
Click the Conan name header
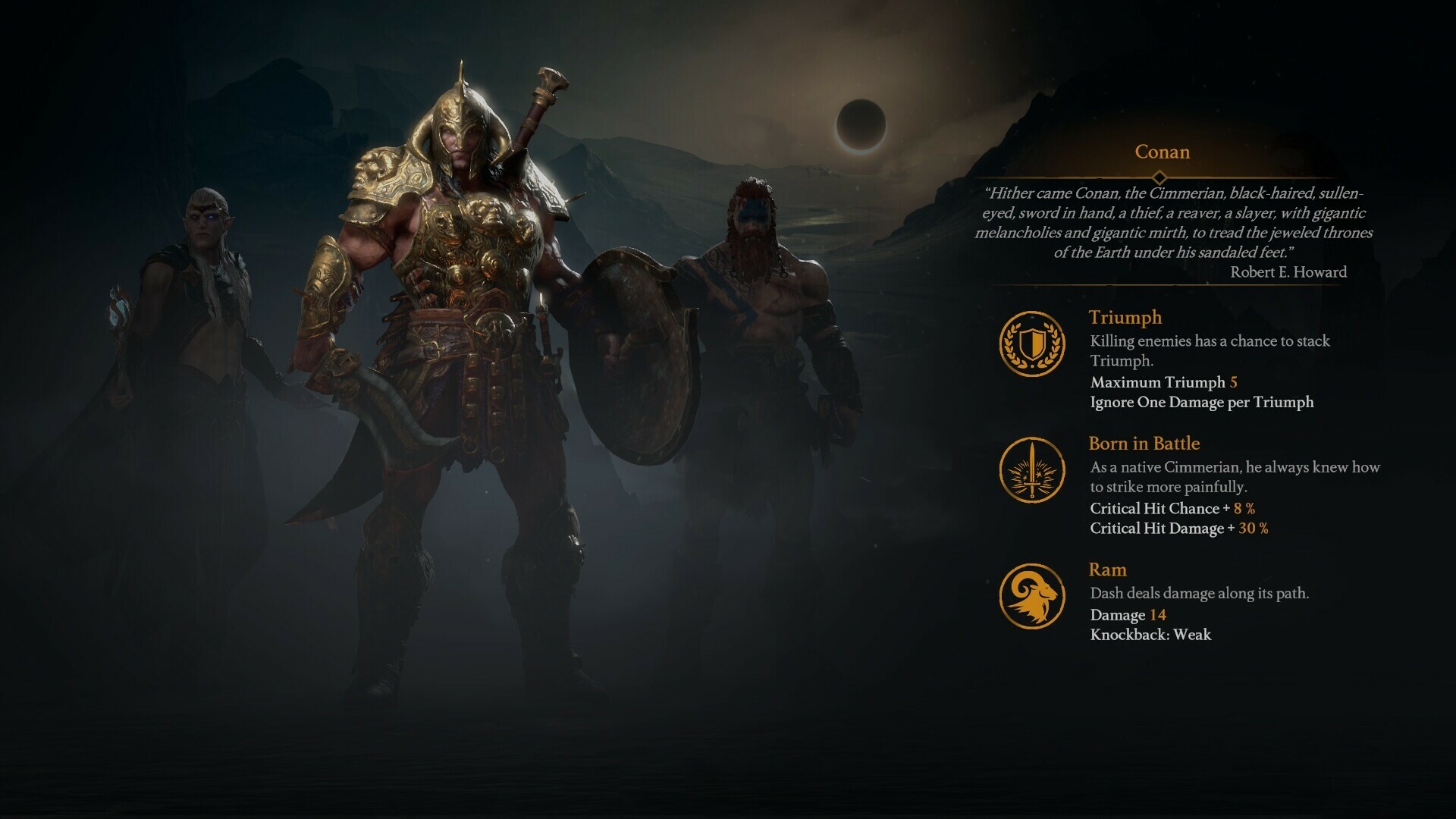coord(1161,152)
